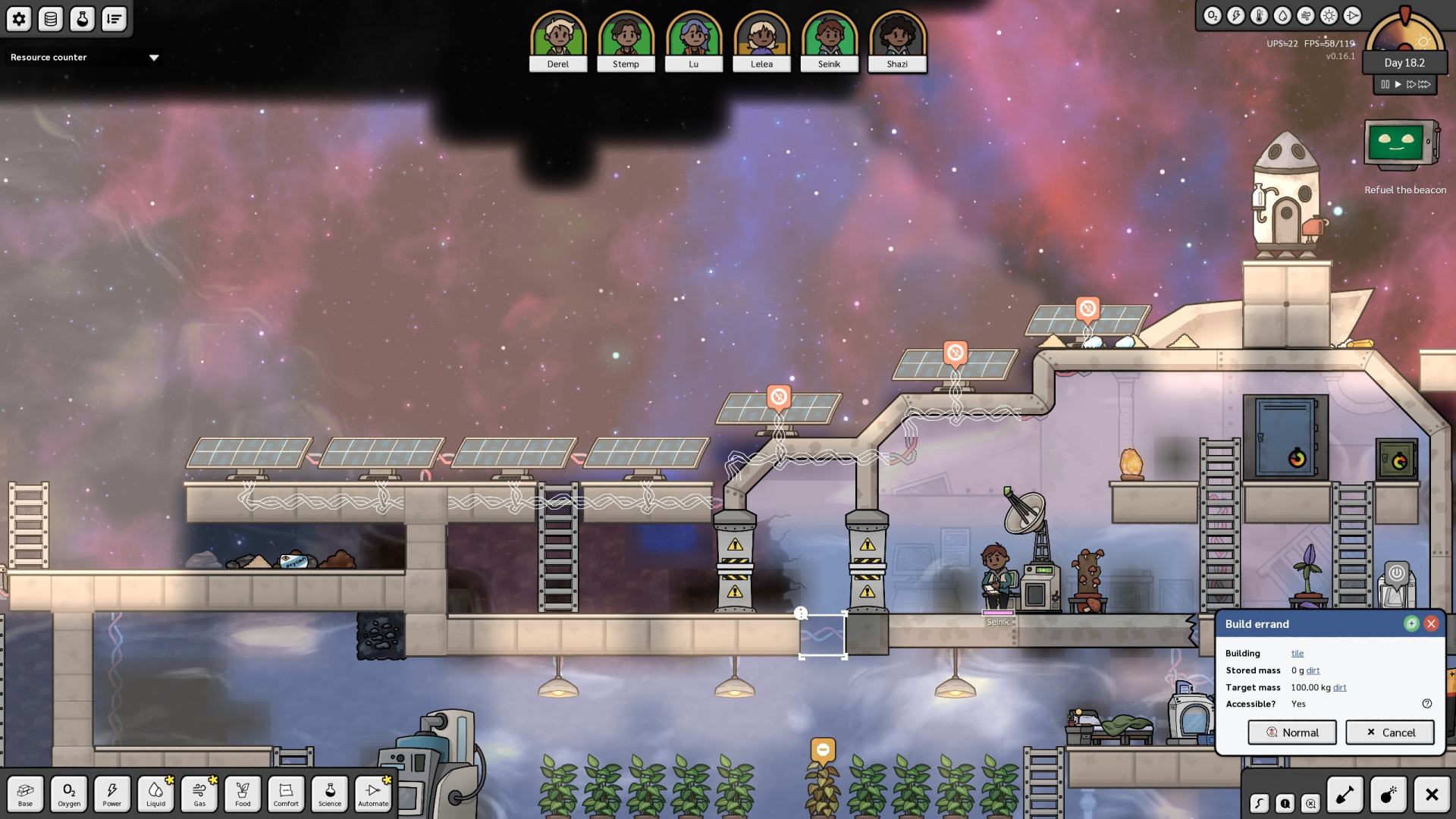Screen dimensions: 1456x819
Task: Change the errand's Normal priority
Action: (1292, 733)
